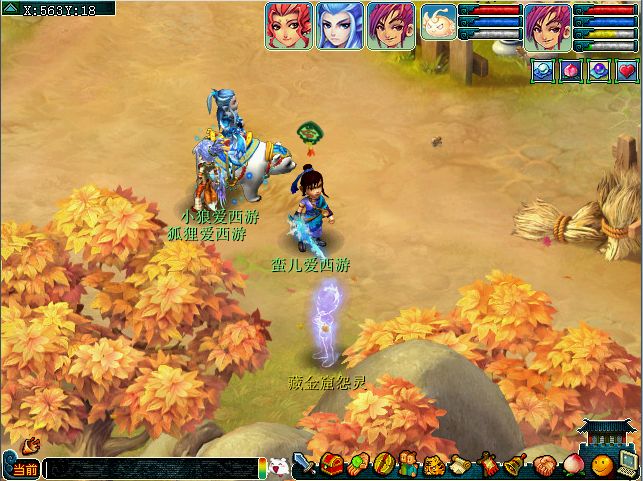Open the player character portrait at far right

tap(548, 25)
